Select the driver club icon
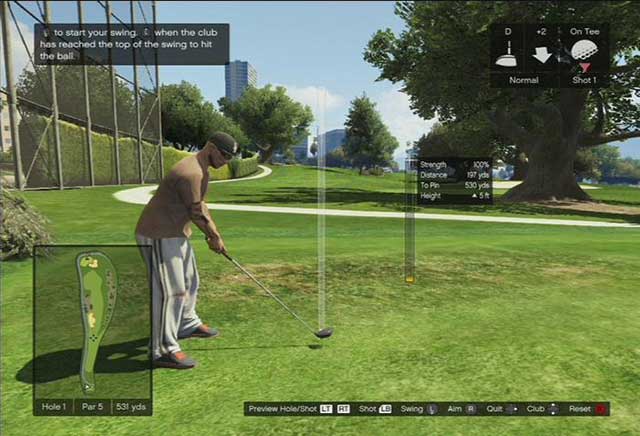Screen dimensions: 640x436 (507, 55)
